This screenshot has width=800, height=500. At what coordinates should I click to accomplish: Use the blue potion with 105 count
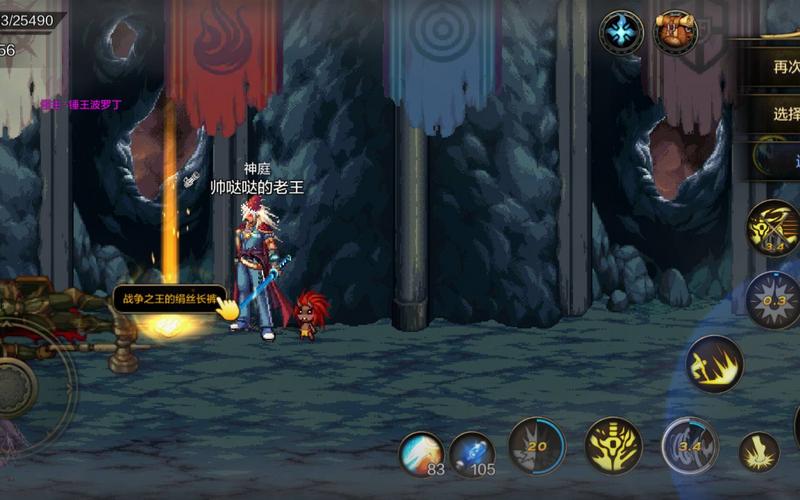[x=472, y=453]
